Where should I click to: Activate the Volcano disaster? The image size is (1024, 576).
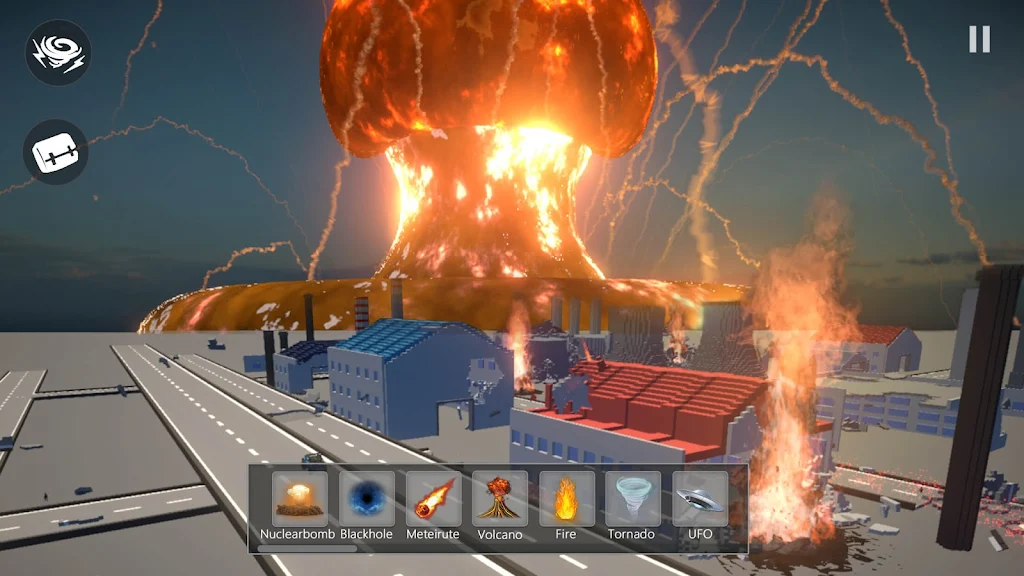tap(500, 499)
